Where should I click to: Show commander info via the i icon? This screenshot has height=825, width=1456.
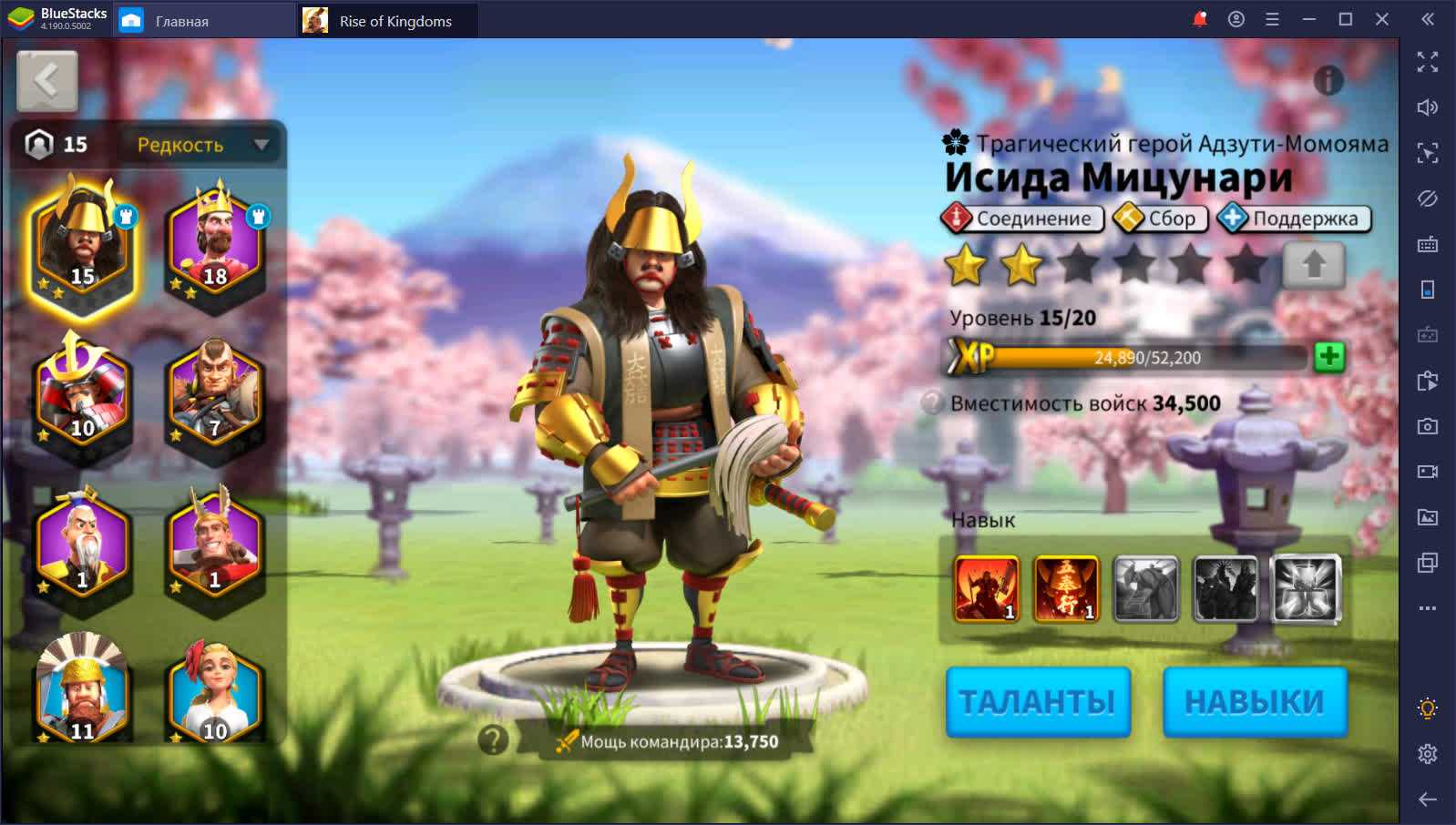(1328, 81)
